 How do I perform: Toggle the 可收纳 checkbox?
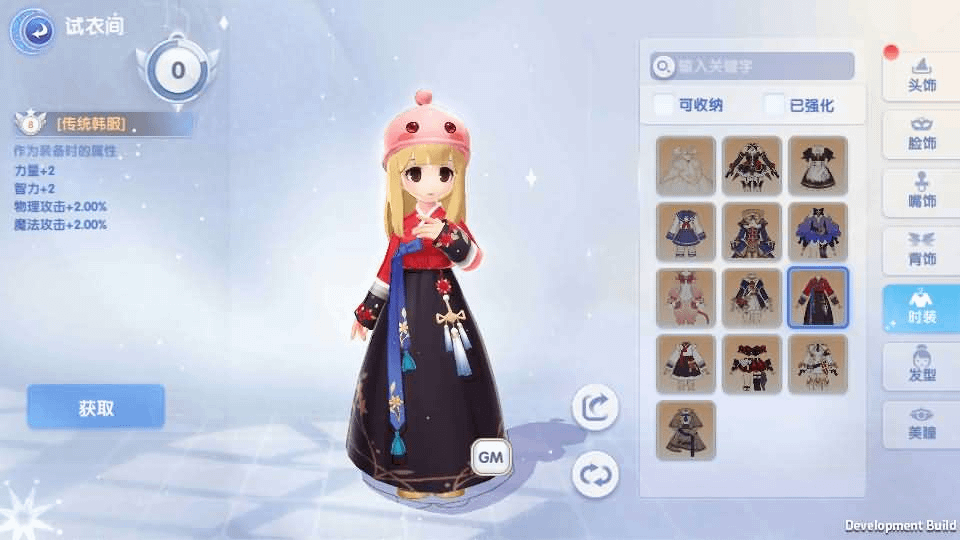click(x=664, y=105)
